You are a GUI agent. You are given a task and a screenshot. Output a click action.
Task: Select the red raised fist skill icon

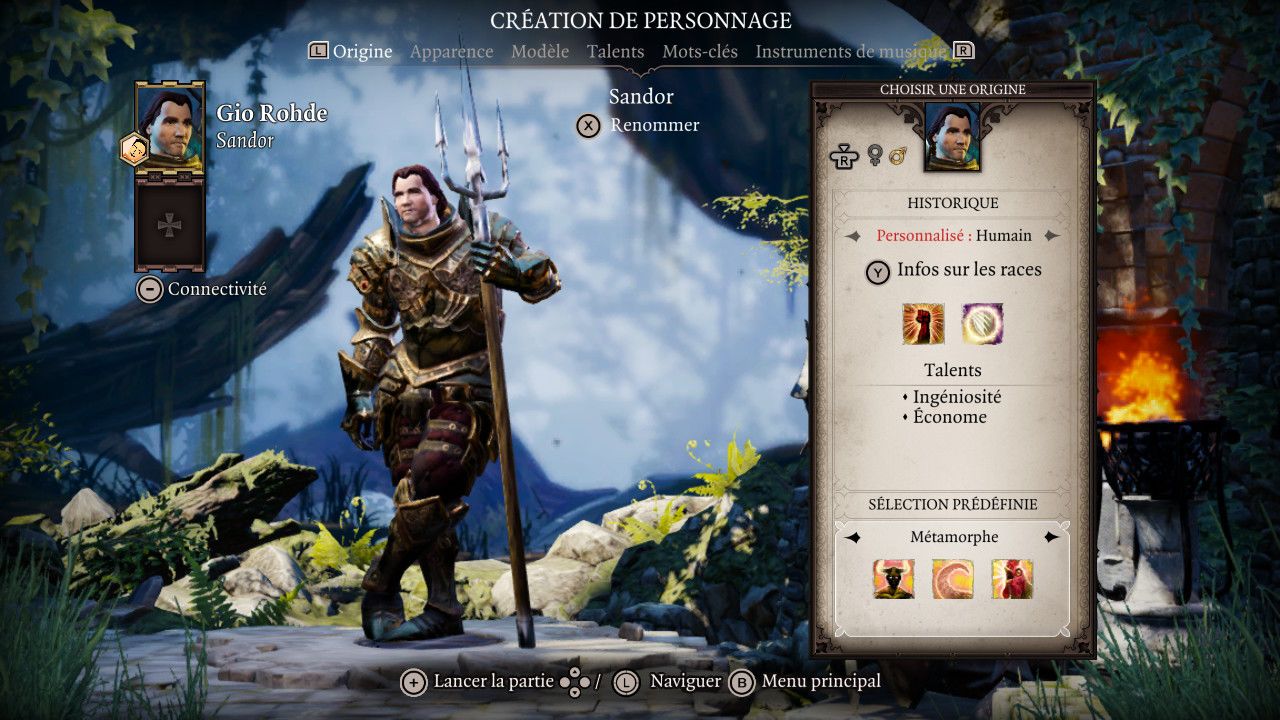click(923, 324)
